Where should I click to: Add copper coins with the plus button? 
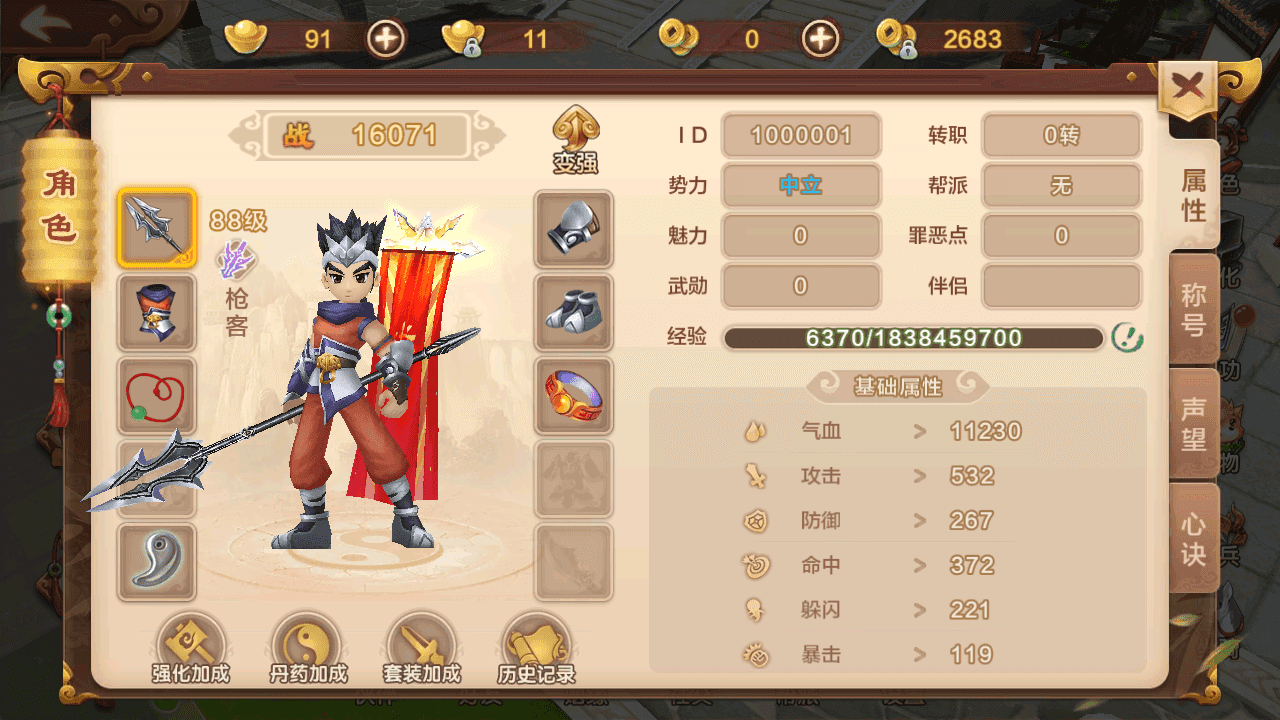821,39
